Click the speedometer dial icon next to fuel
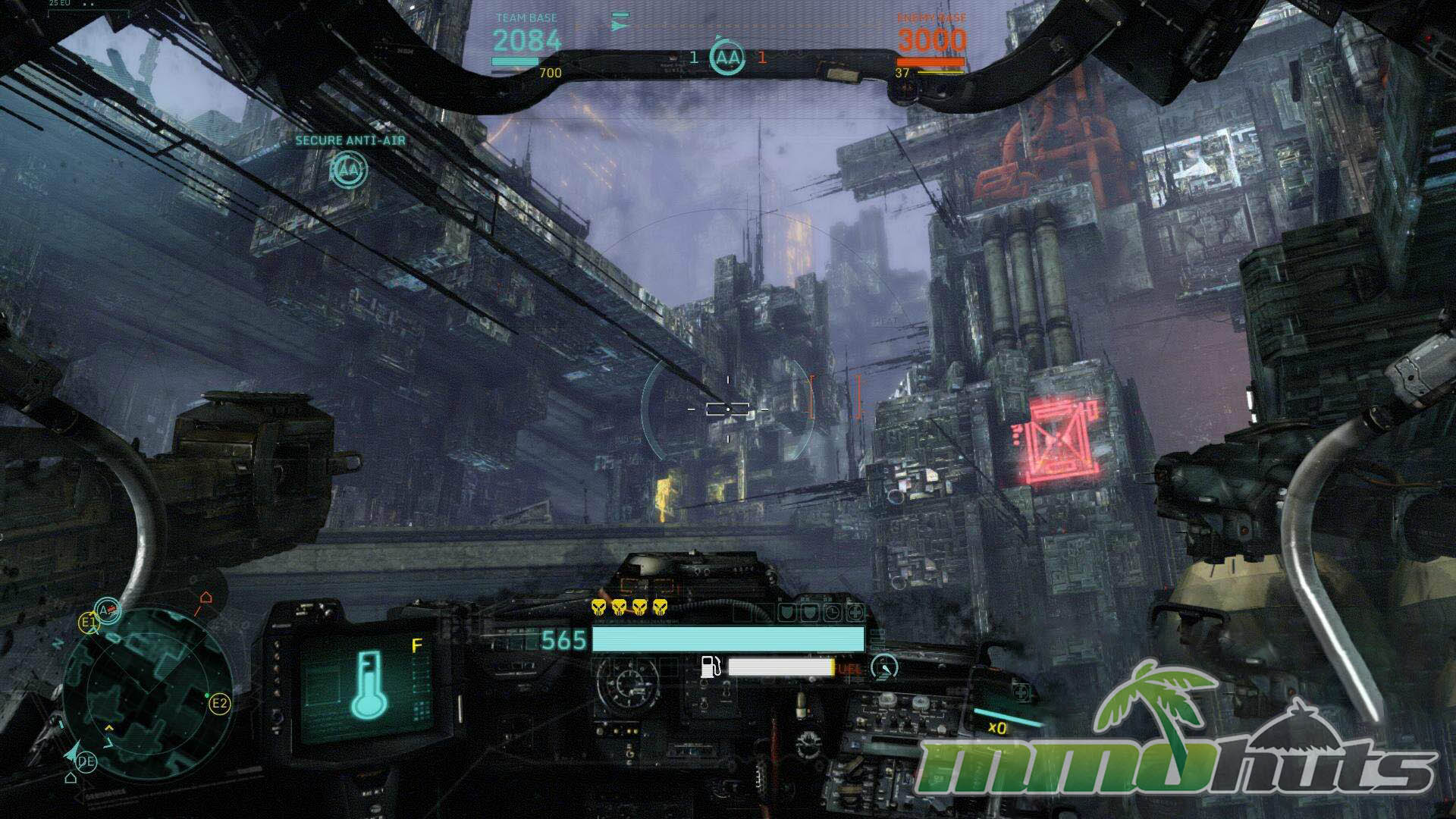 [884, 667]
